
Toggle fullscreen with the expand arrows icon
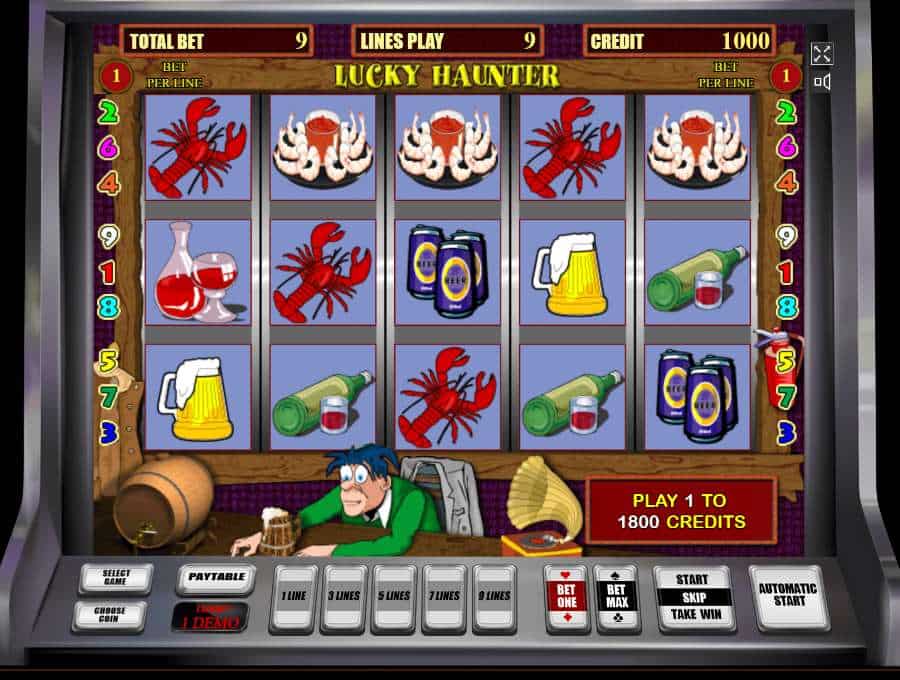pos(822,54)
